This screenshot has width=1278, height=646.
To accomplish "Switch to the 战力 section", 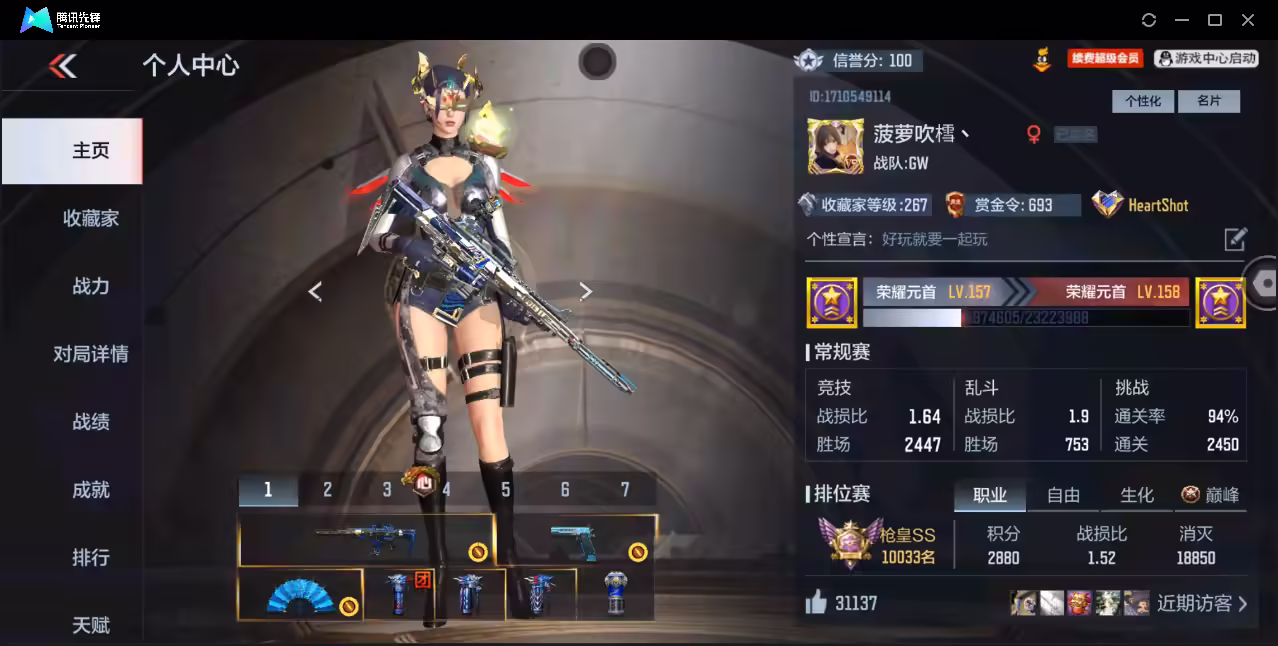I will pos(90,286).
